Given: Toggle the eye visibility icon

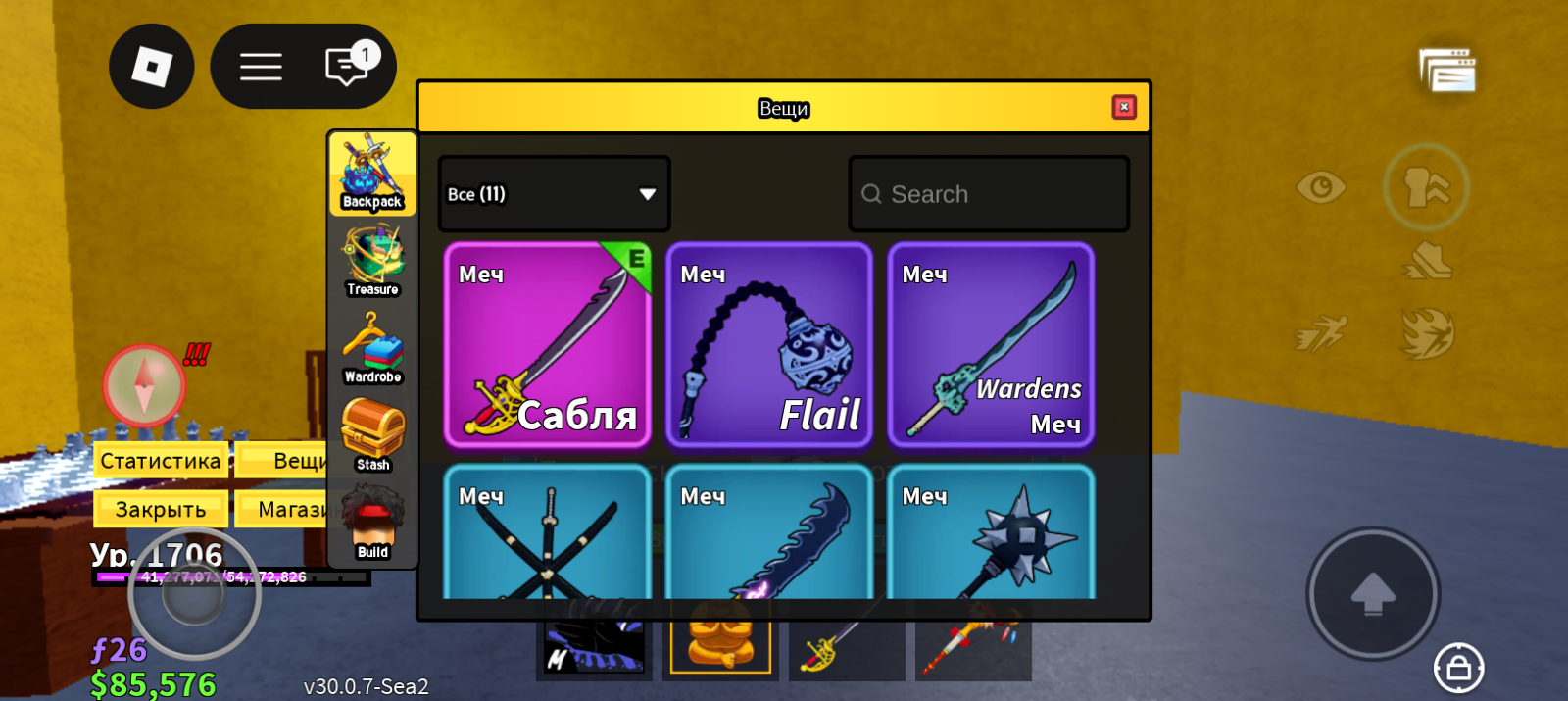Looking at the screenshot, I should pyautogui.click(x=1320, y=186).
